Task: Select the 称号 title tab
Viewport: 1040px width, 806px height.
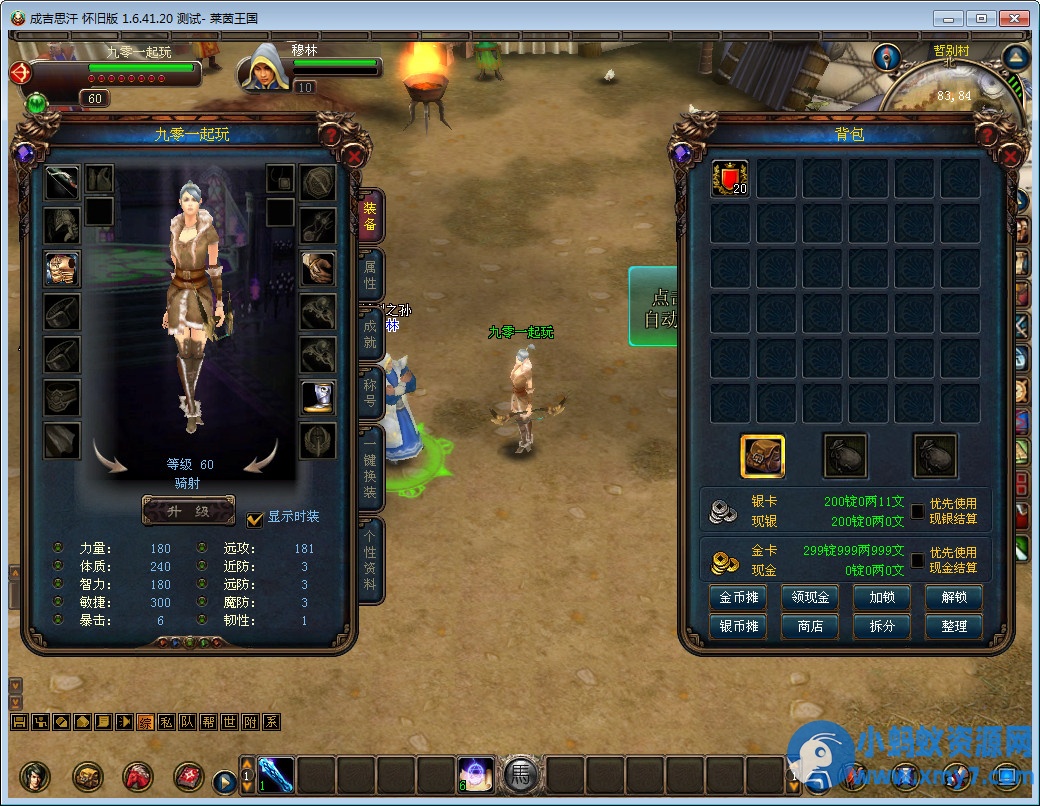Action: pos(370,392)
